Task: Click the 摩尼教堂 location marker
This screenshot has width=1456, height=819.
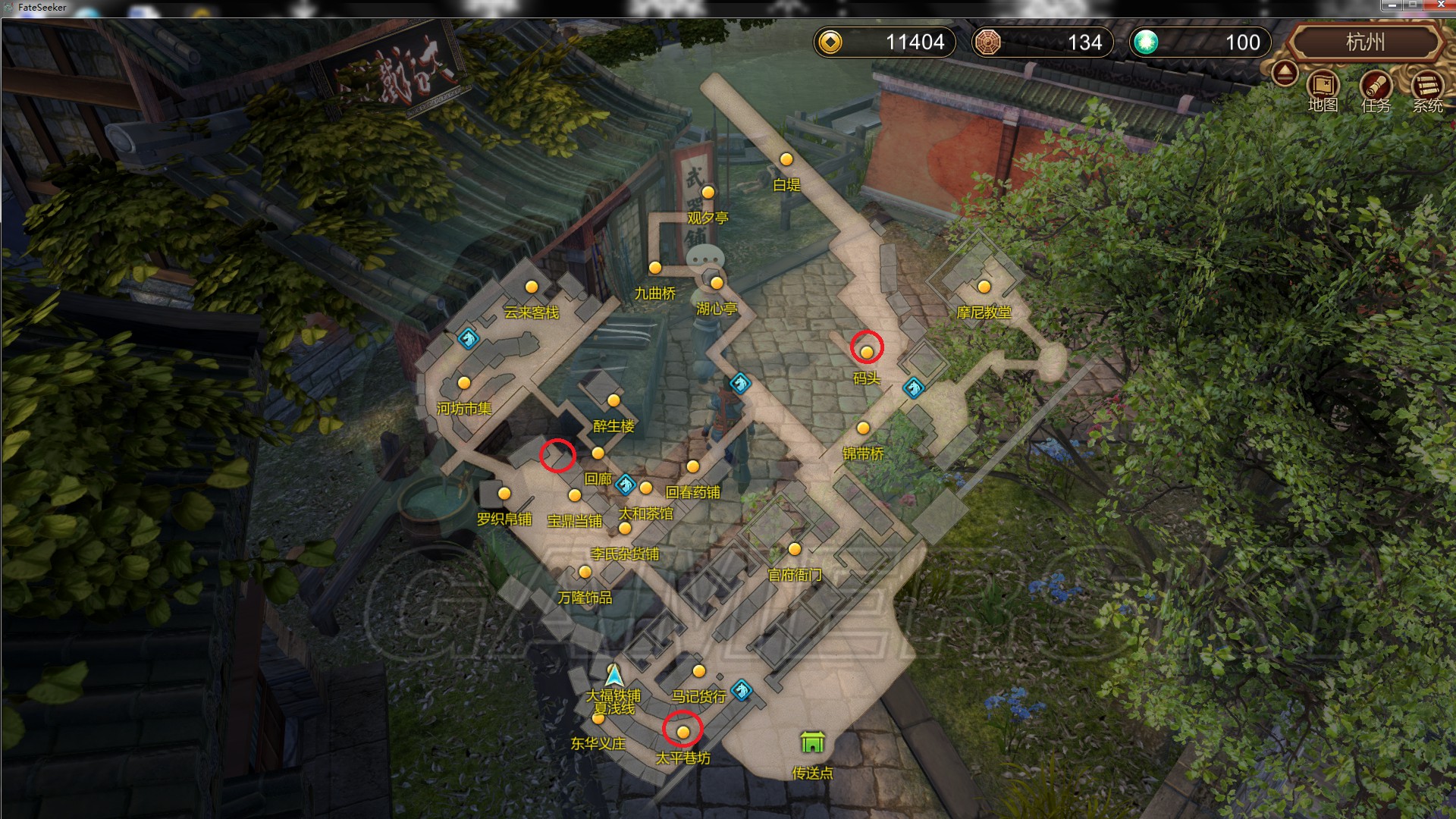Action: pos(984,287)
